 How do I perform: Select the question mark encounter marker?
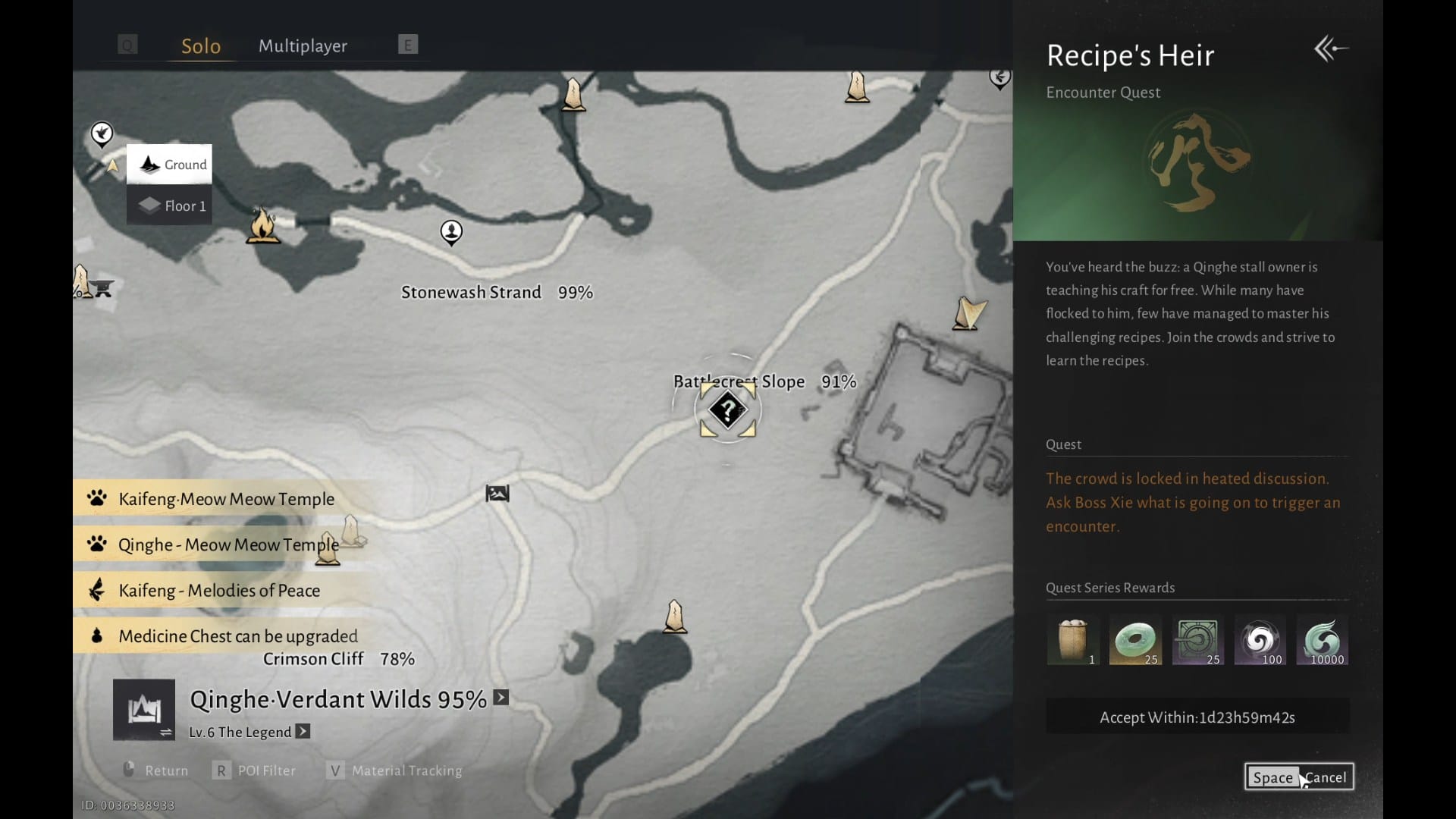coord(727,410)
